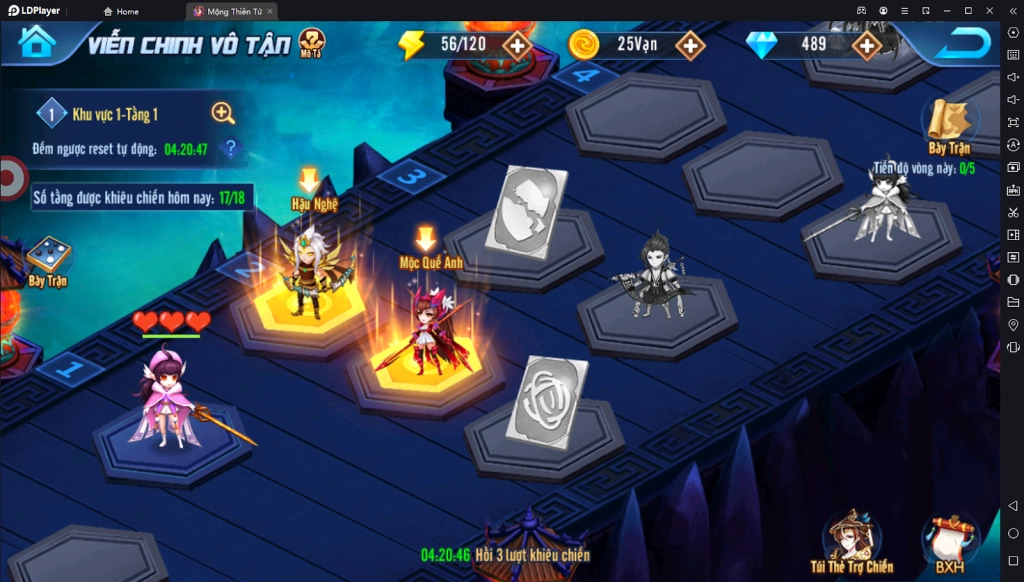Add more gold coins
This screenshot has width=1024, height=582.
[x=690, y=45]
